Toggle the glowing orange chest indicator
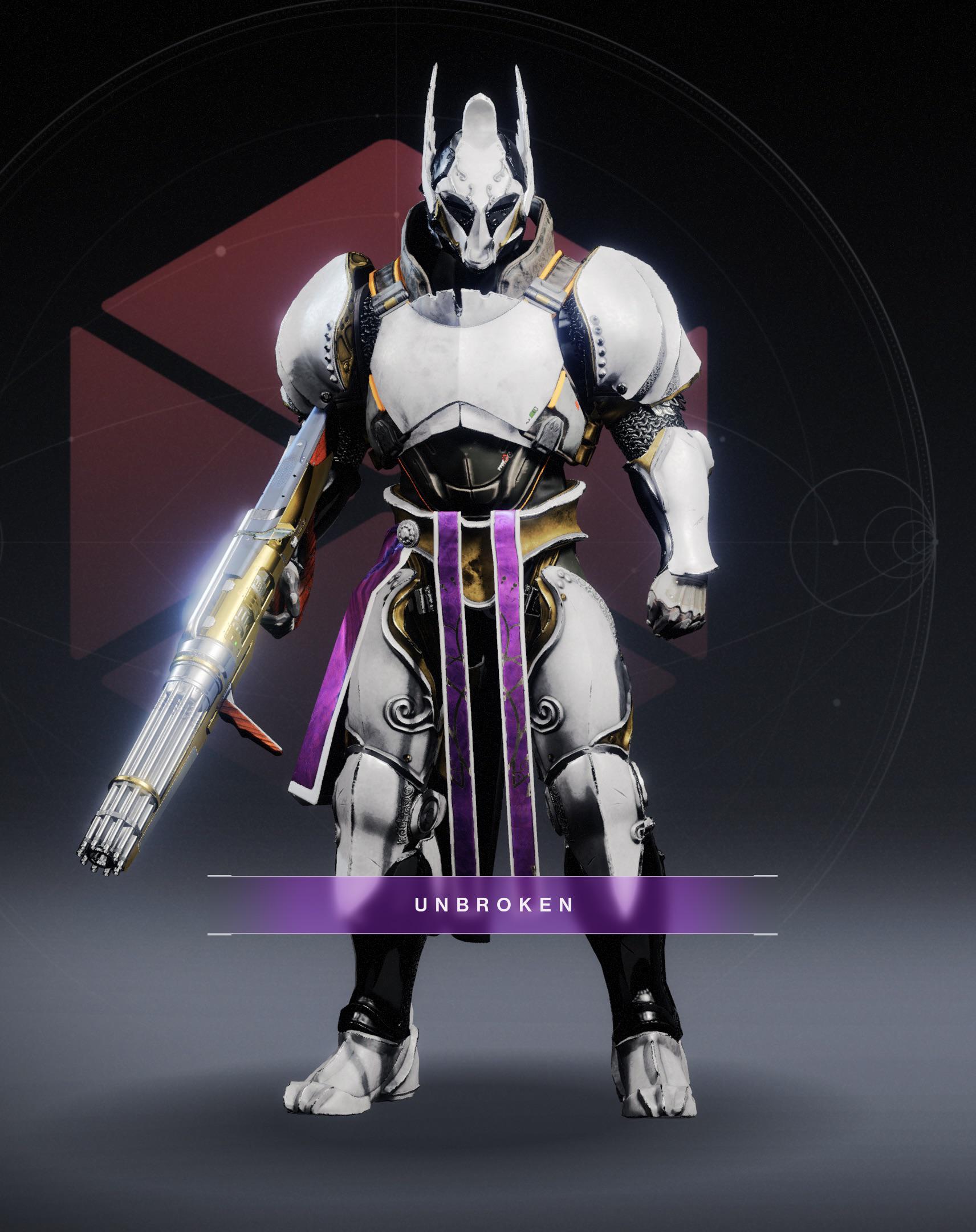976x1232 pixels. tap(578, 406)
